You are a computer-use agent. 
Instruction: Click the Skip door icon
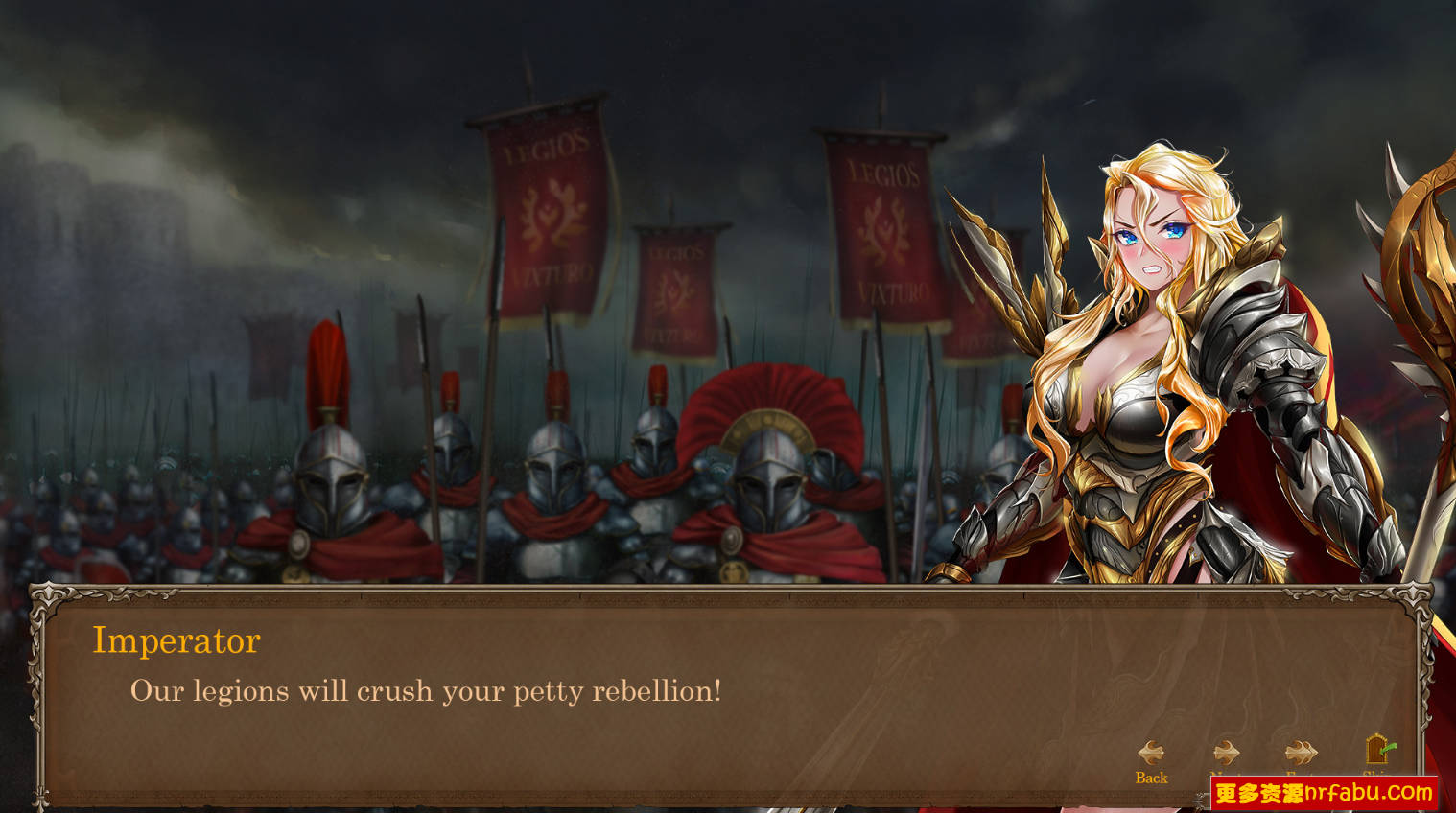pyautogui.click(x=1374, y=751)
